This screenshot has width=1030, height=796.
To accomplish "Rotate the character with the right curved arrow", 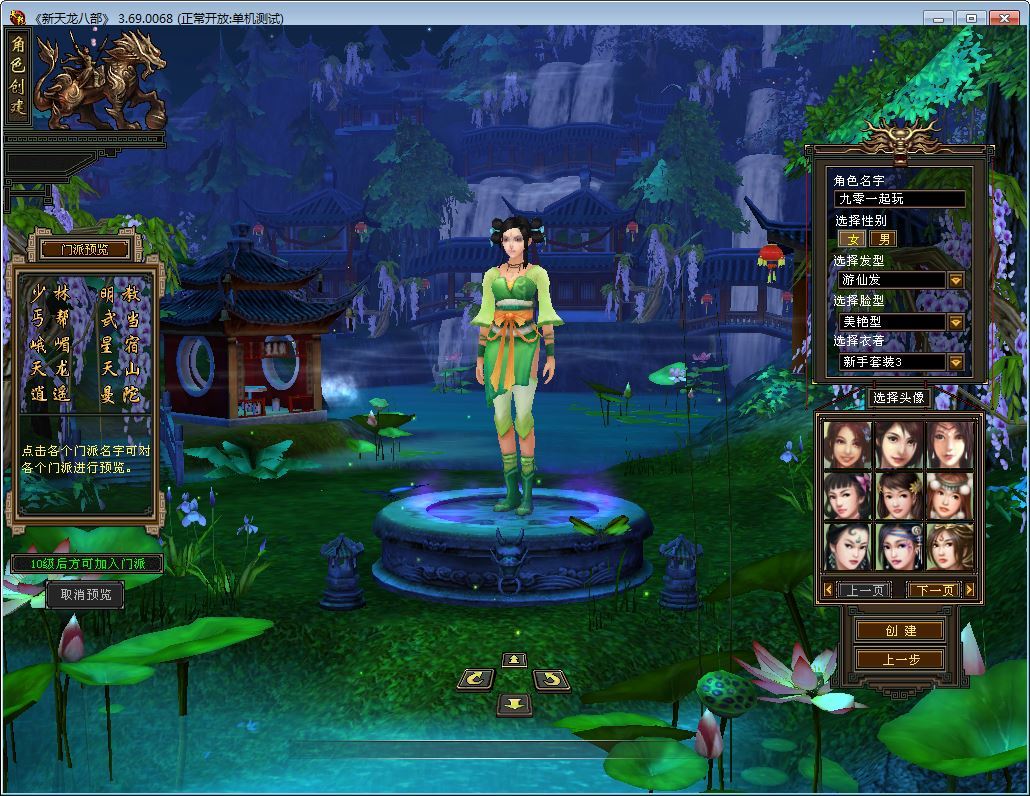I will 551,680.
